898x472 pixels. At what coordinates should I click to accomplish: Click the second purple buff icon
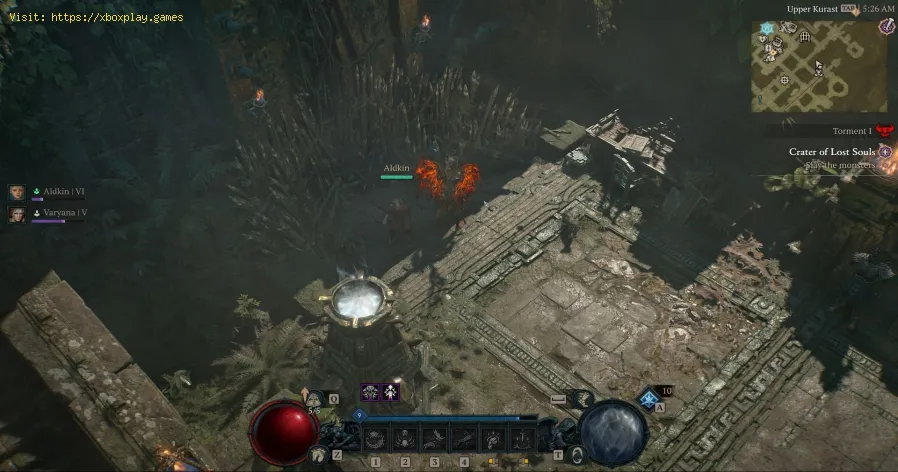390,392
